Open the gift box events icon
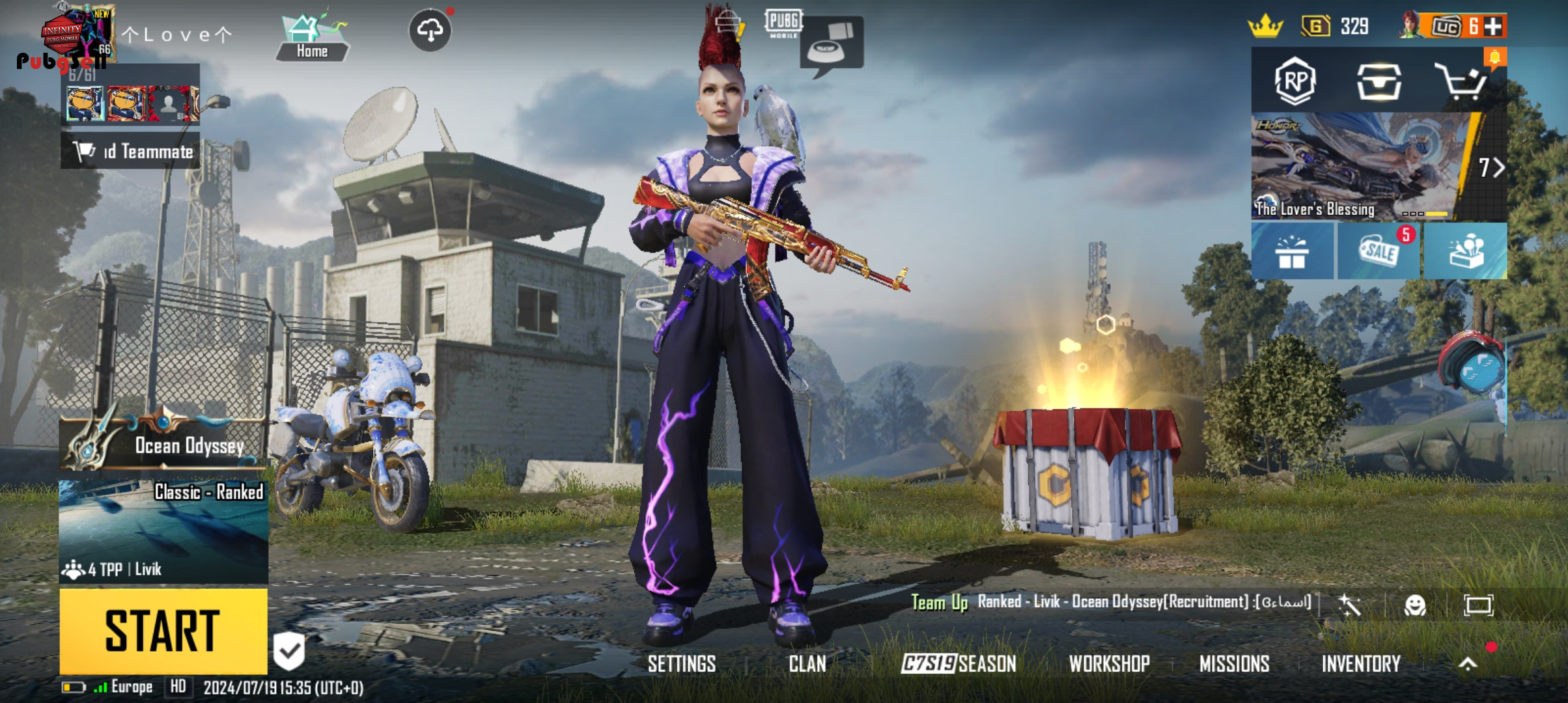 pyautogui.click(x=1292, y=251)
